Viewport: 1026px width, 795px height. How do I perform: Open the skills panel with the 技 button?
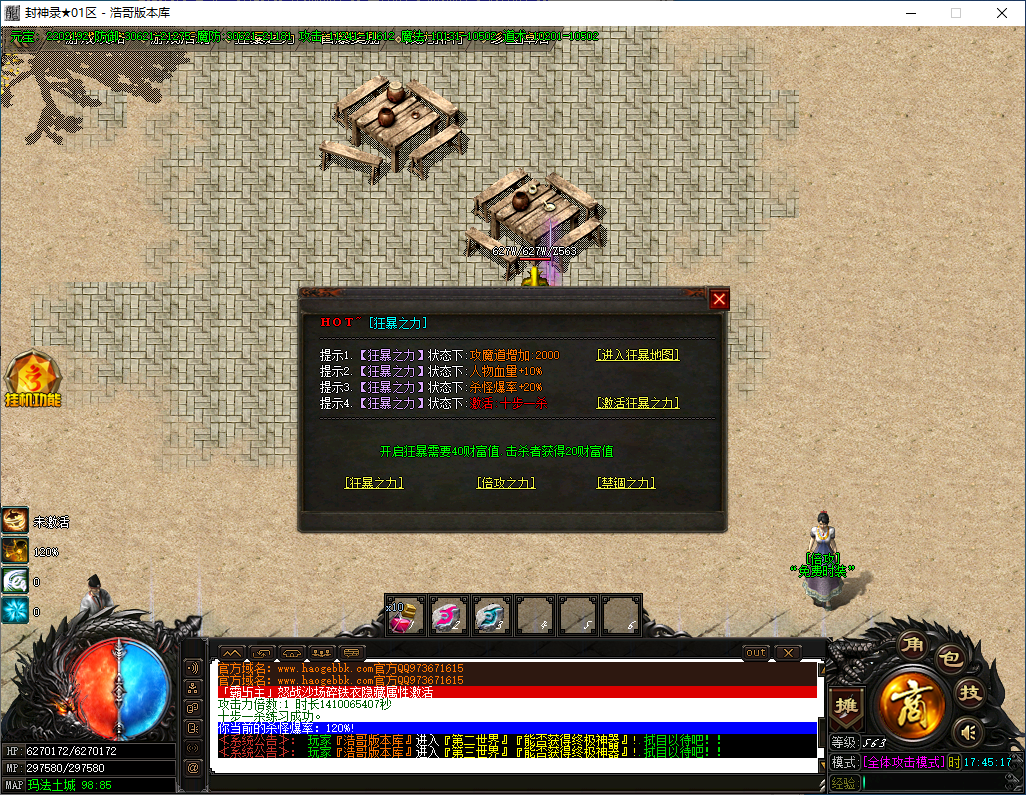[x=969, y=692]
